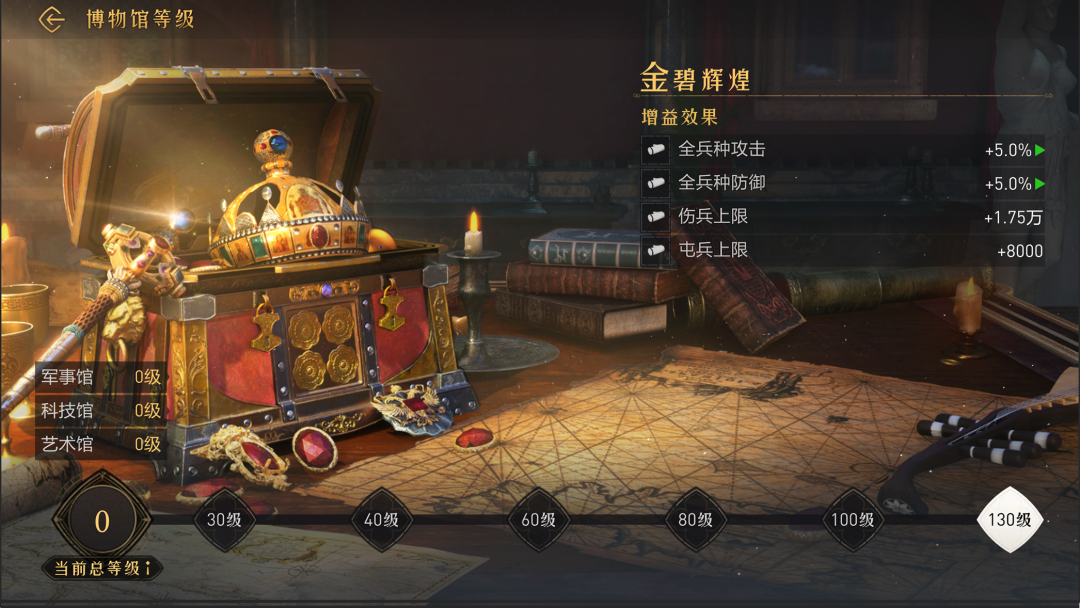Open the 艺术馆 level row
This screenshot has width=1080, height=608.
pyautogui.click(x=100, y=444)
